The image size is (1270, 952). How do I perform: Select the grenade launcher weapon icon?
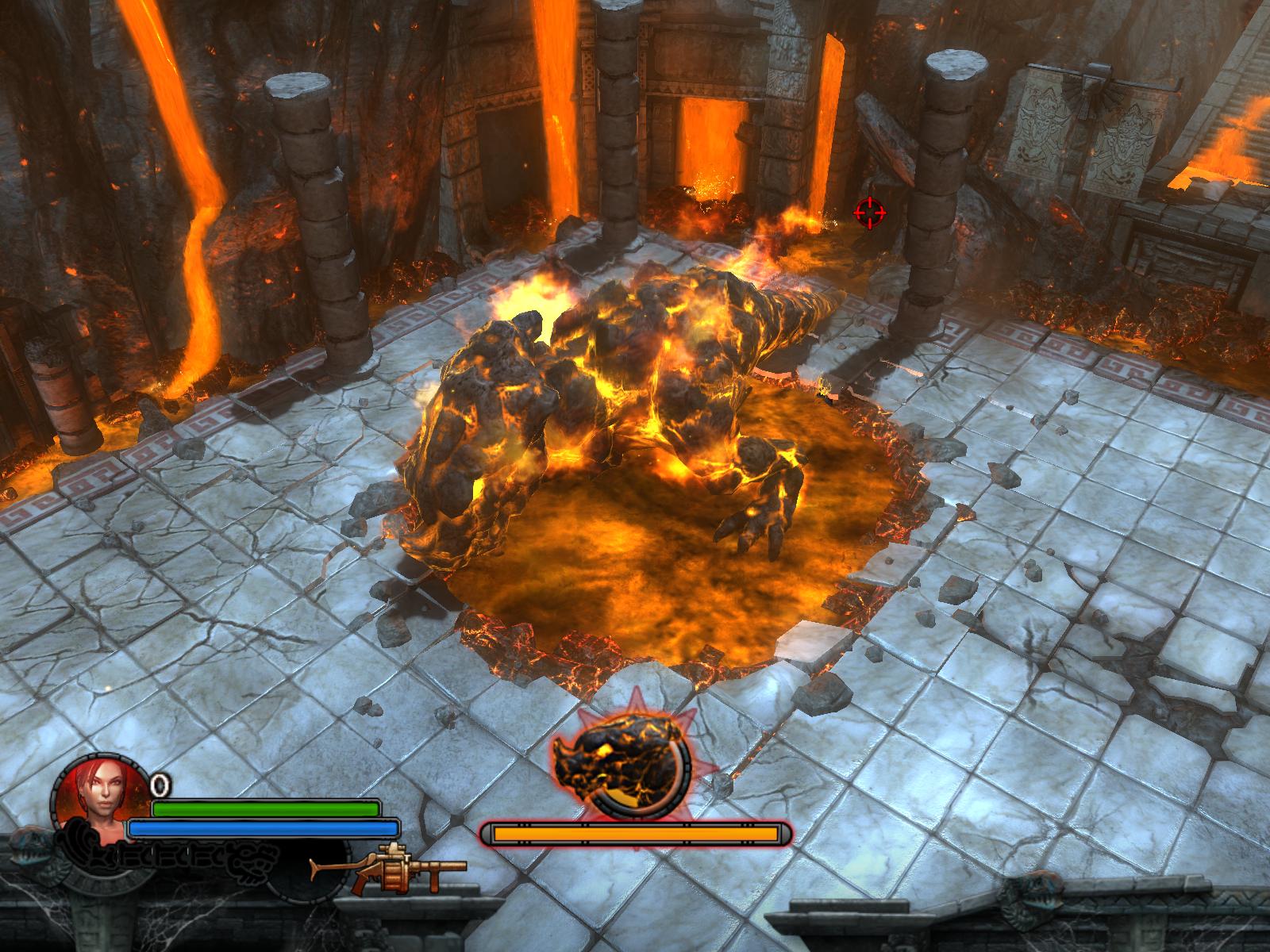[389, 870]
